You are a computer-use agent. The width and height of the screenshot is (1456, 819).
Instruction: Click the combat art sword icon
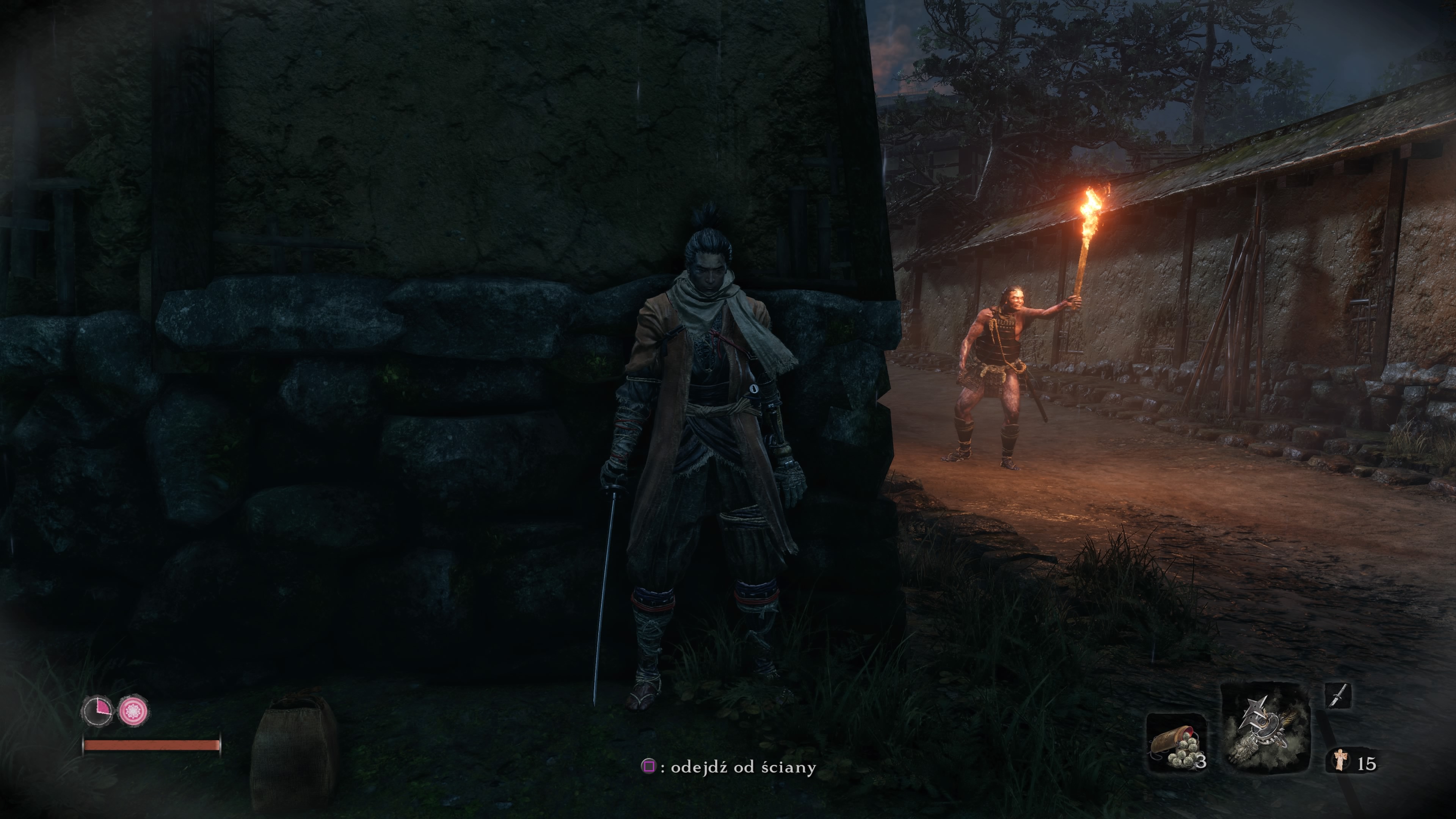[1338, 695]
